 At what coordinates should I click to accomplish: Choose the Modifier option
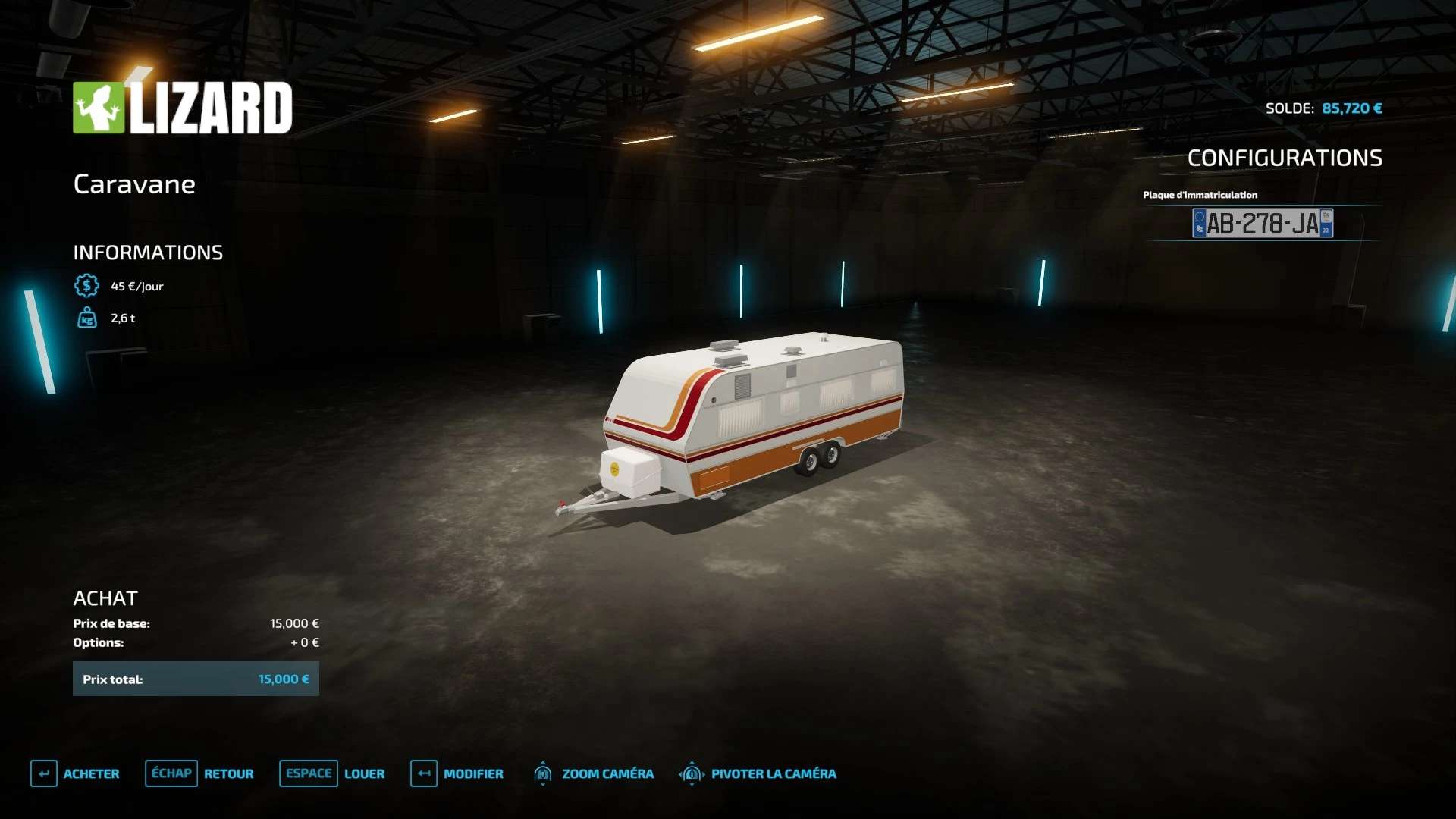point(457,773)
